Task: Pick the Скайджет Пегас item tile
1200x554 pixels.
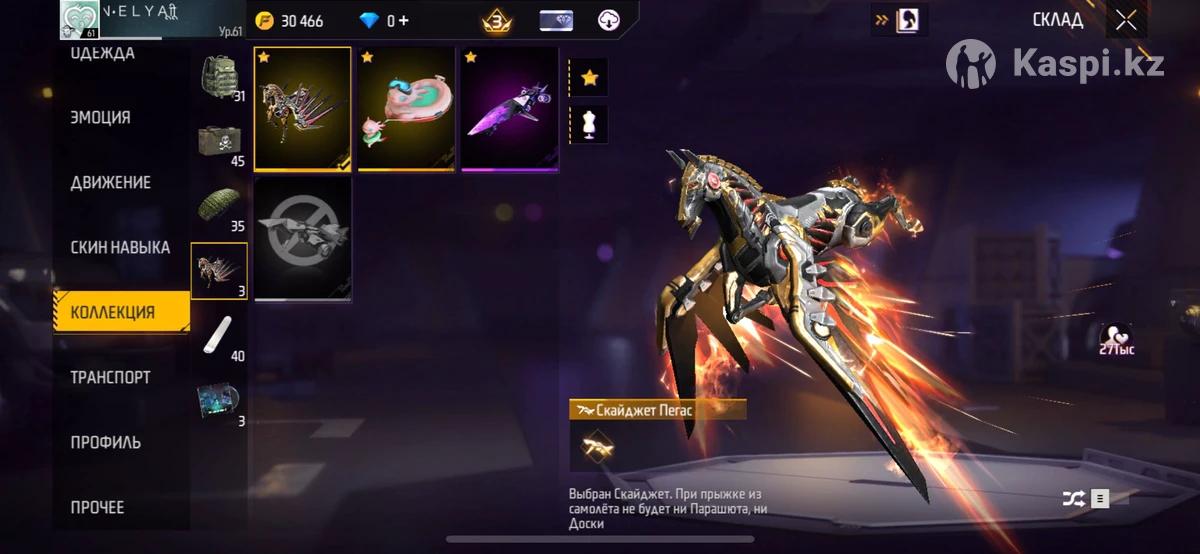Action: click(x=302, y=109)
